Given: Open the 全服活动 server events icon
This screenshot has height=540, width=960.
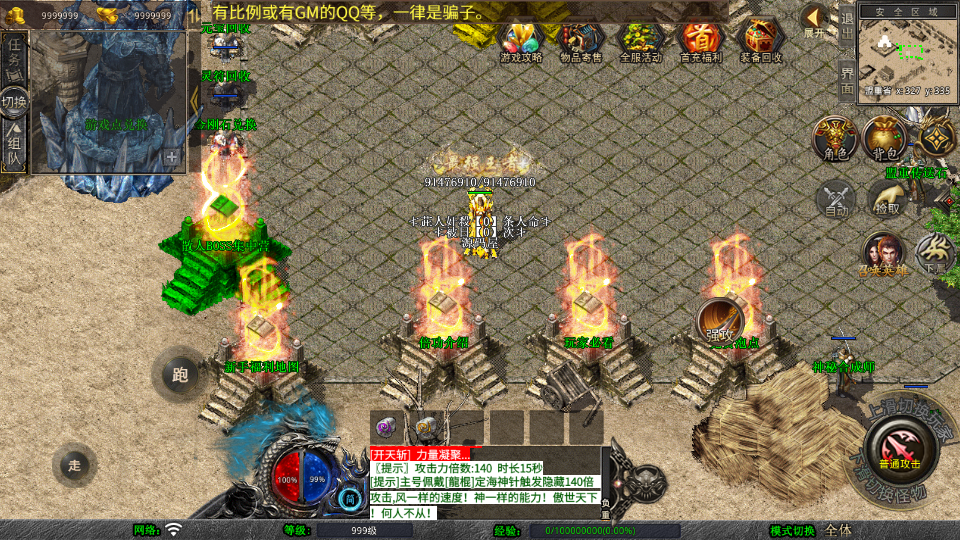Looking at the screenshot, I should [641, 41].
